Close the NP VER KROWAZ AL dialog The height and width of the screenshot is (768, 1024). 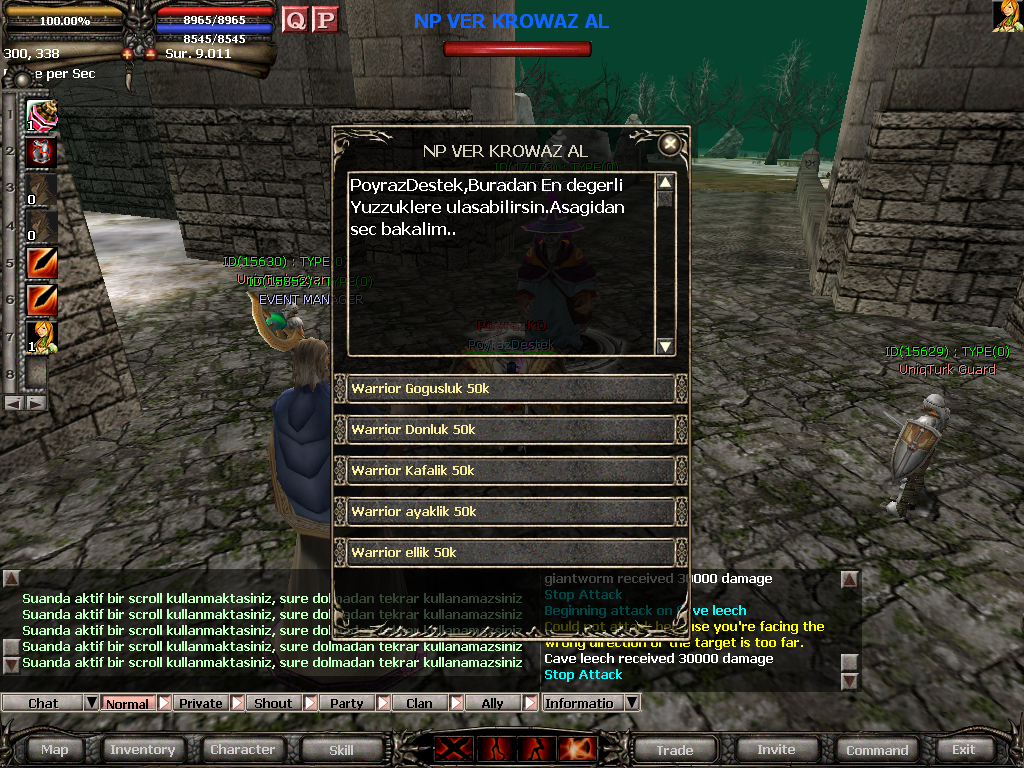pyautogui.click(x=670, y=145)
